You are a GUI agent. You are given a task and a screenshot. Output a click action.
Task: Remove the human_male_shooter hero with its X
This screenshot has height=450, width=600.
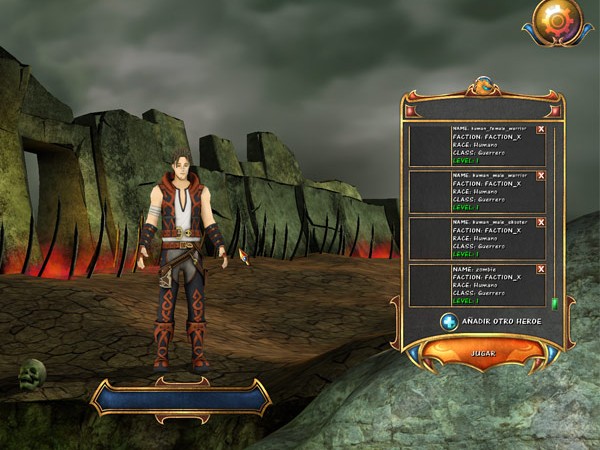click(x=541, y=222)
